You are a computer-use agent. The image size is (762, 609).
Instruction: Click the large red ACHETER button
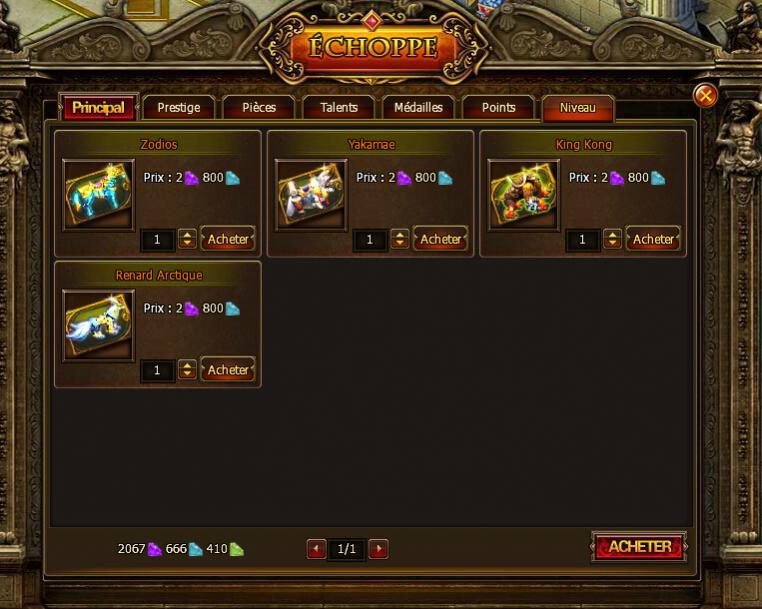click(x=639, y=547)
